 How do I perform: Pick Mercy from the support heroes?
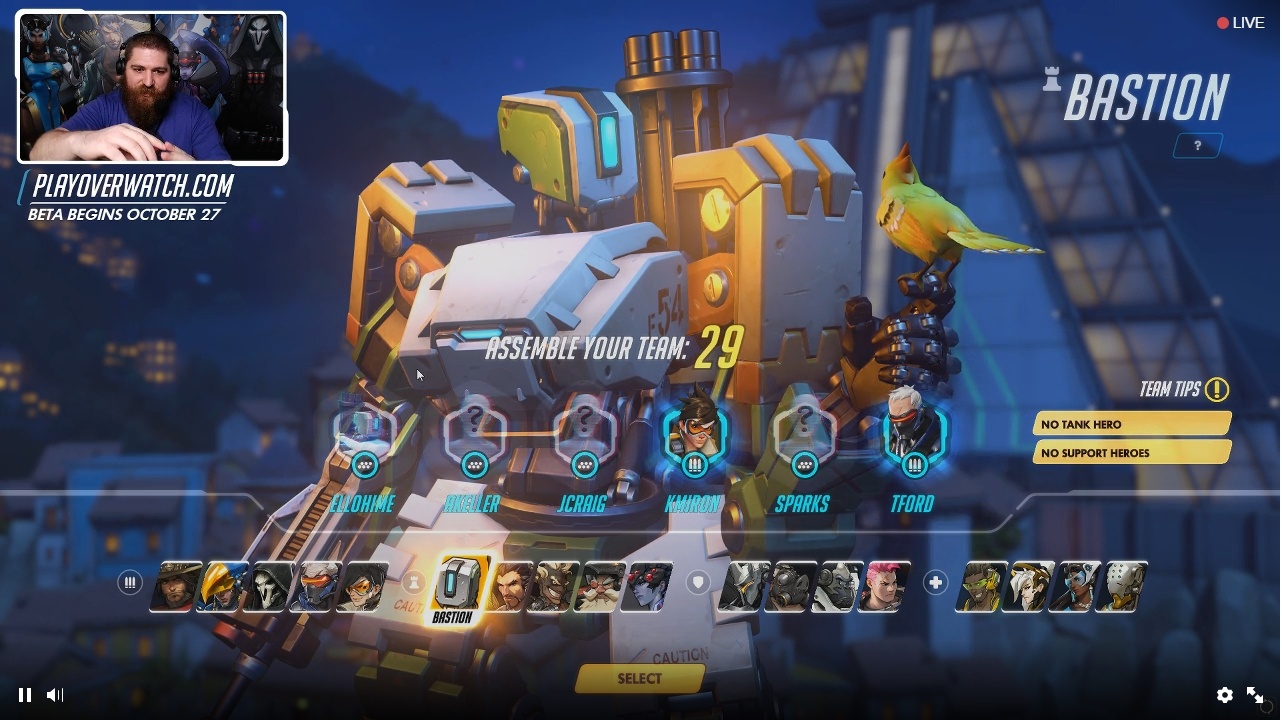[1028, 585]
